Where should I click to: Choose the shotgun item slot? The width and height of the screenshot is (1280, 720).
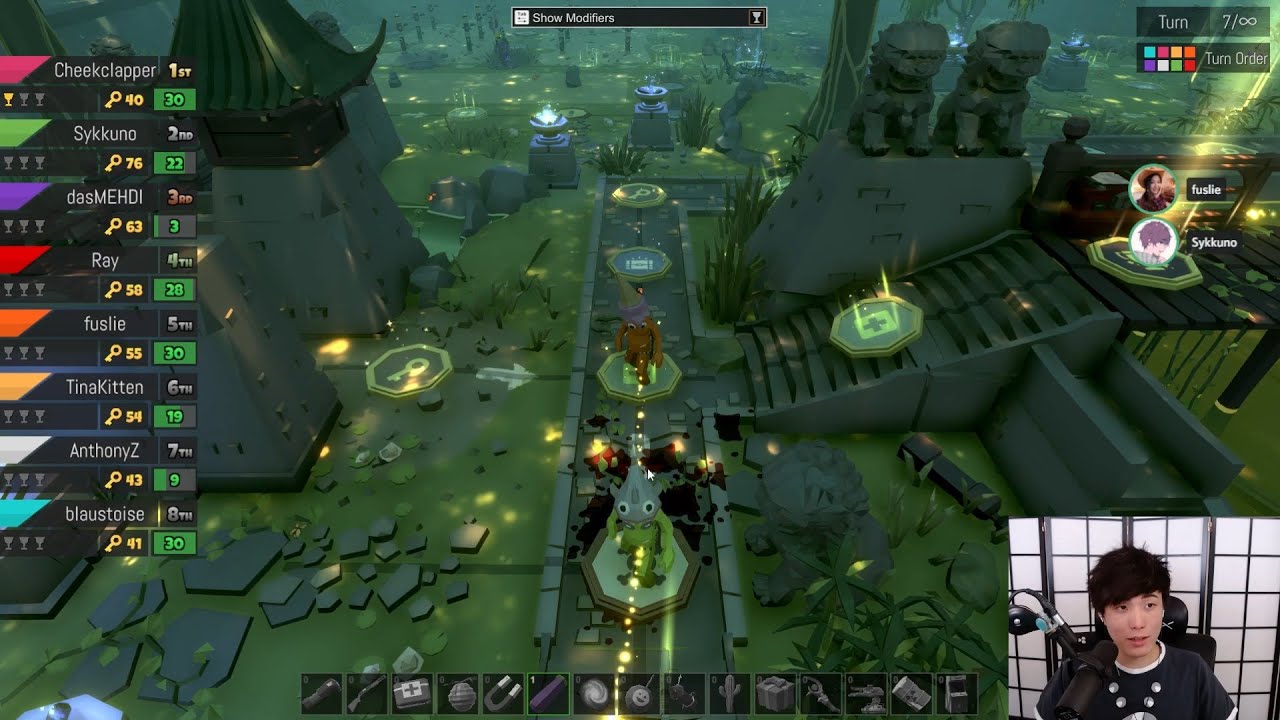[366, 693]
